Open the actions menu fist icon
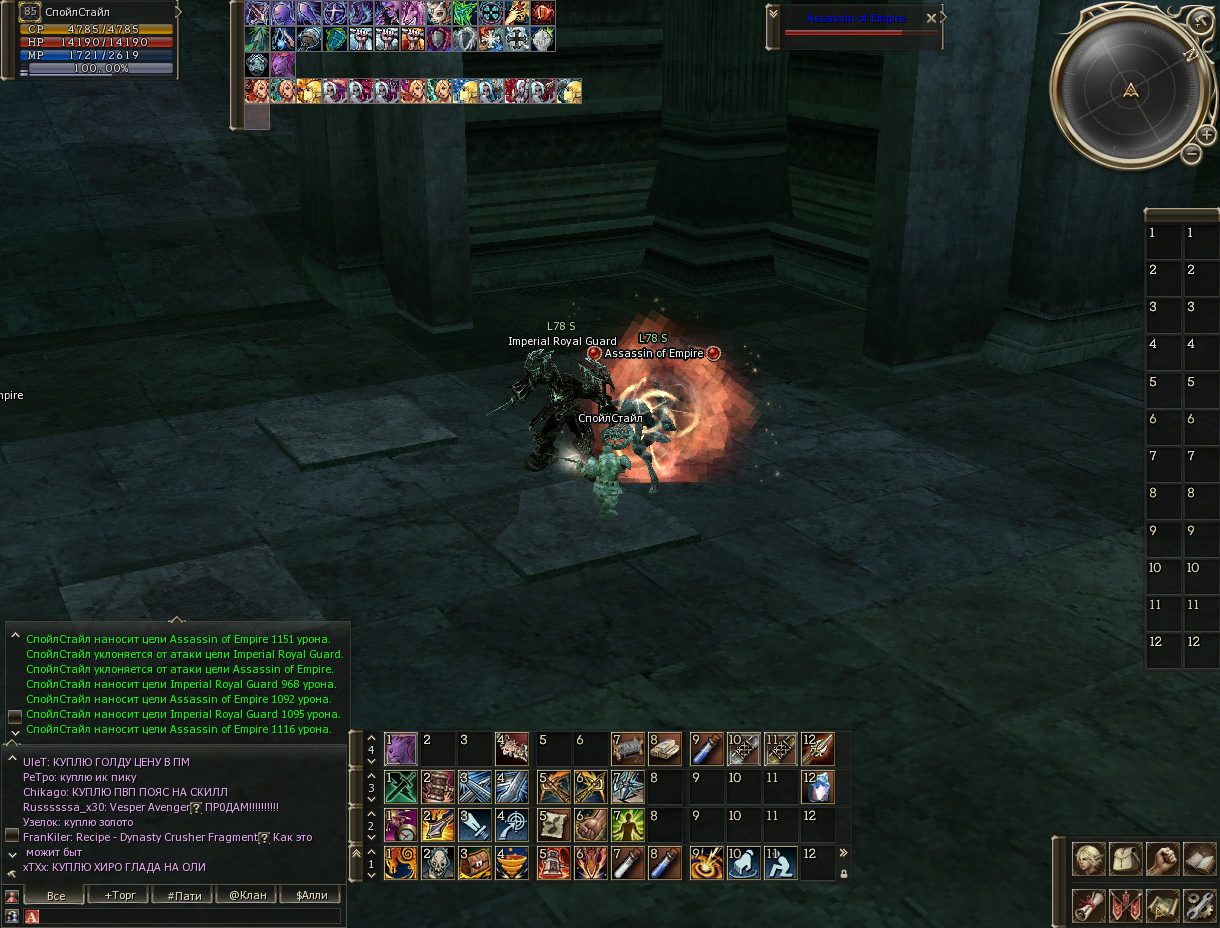1220x928 pixels. click(1163, 859)
